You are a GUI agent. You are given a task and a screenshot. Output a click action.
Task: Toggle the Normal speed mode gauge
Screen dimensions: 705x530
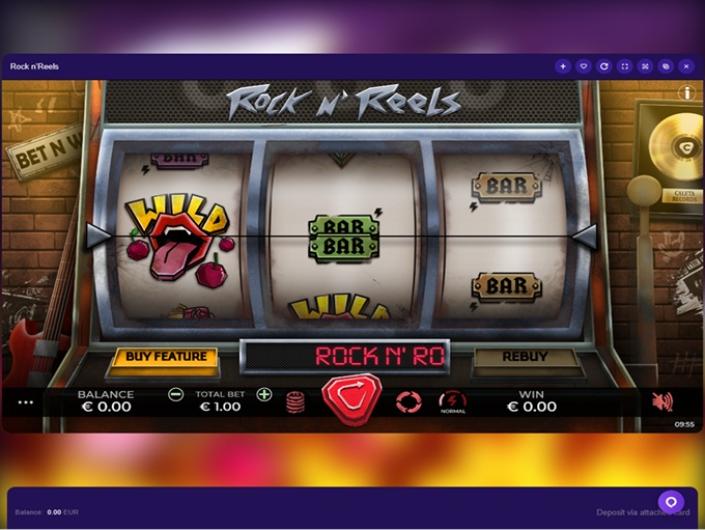pos(452,402)
